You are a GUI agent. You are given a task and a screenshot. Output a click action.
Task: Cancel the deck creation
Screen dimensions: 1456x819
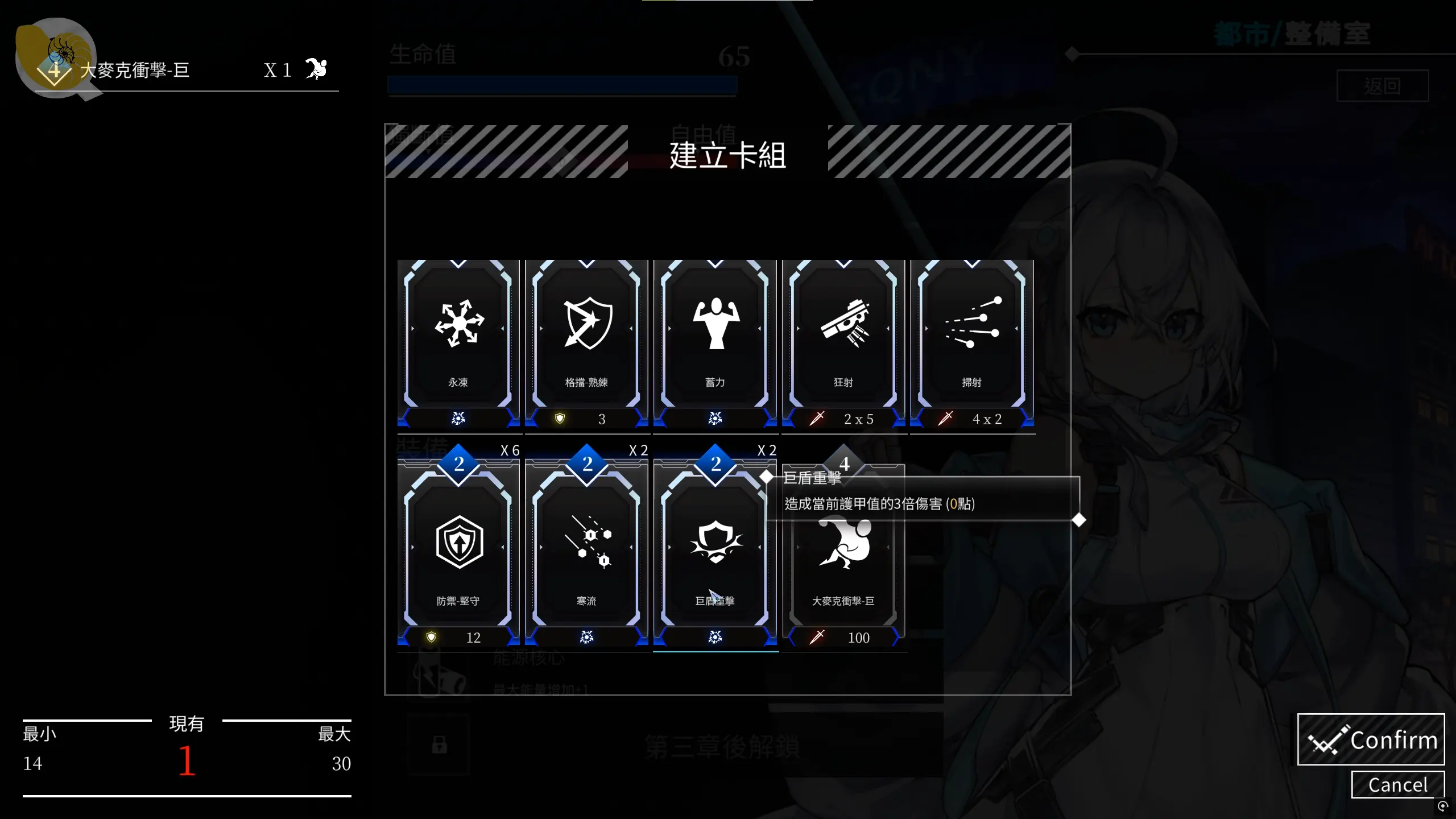1397,785
